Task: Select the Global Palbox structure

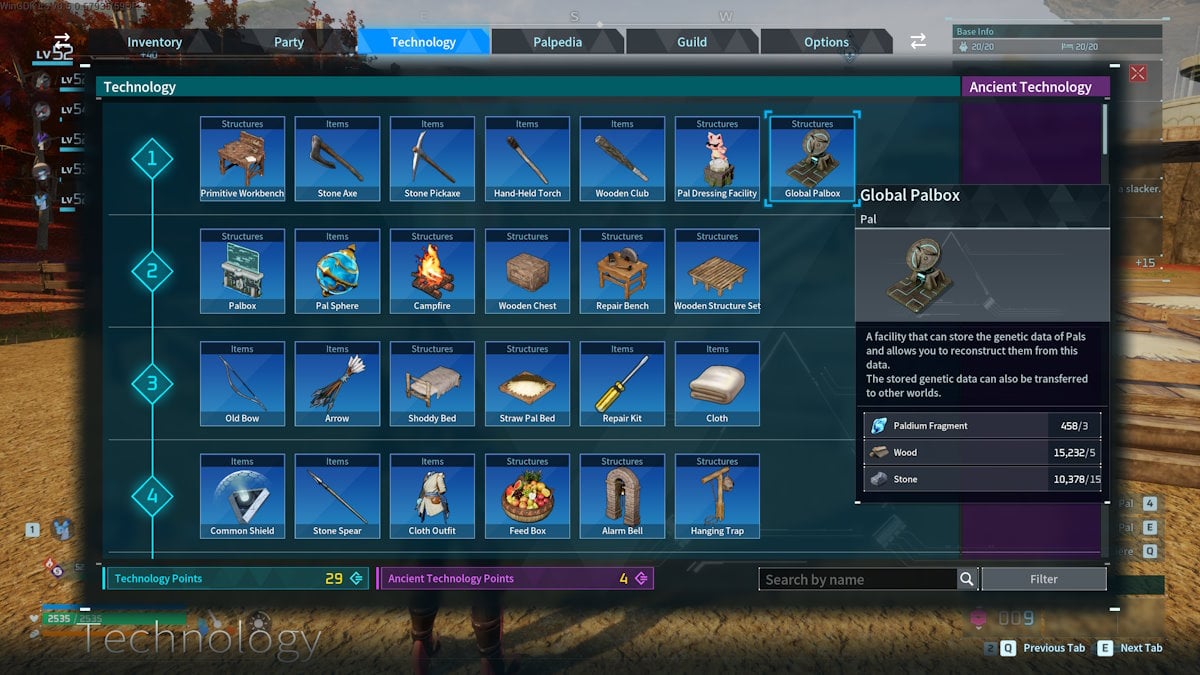Action: click(x=812, y=159)
